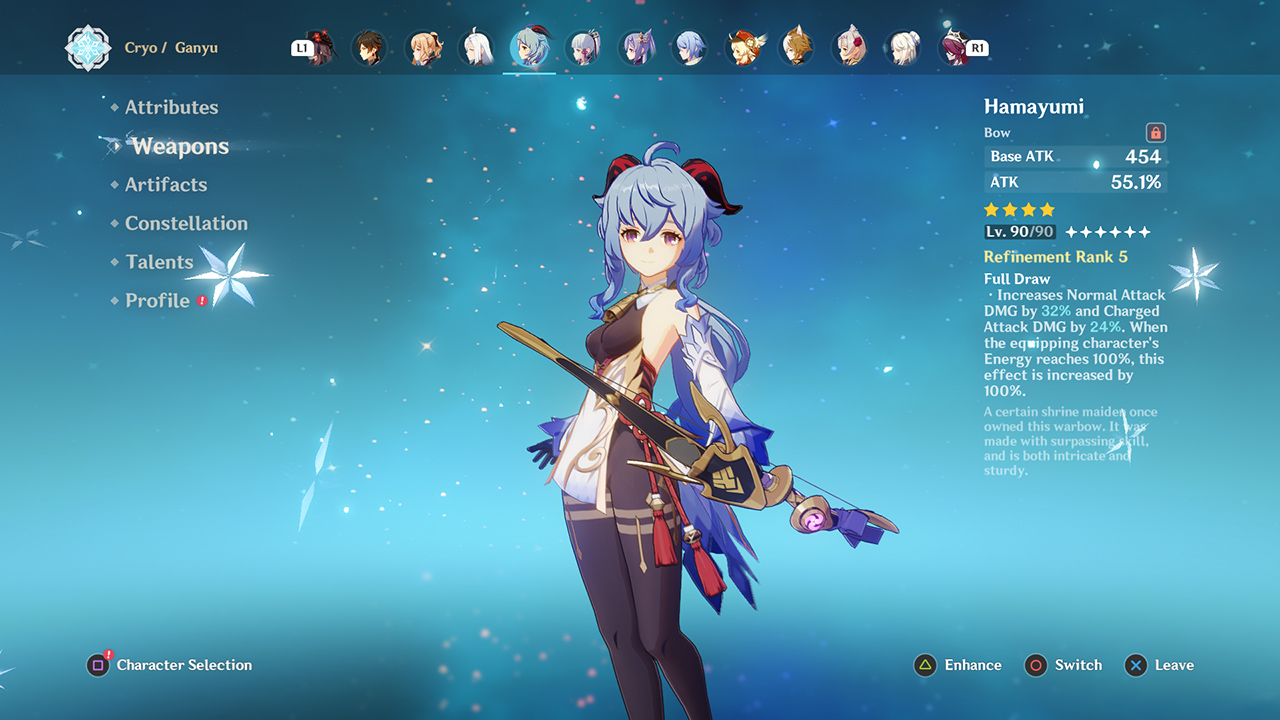Image resolution: width=1280 pixels, height=720 pixels.
Task: Open the Attributes section
Action: pyautogui.click(x=171, y=107)
